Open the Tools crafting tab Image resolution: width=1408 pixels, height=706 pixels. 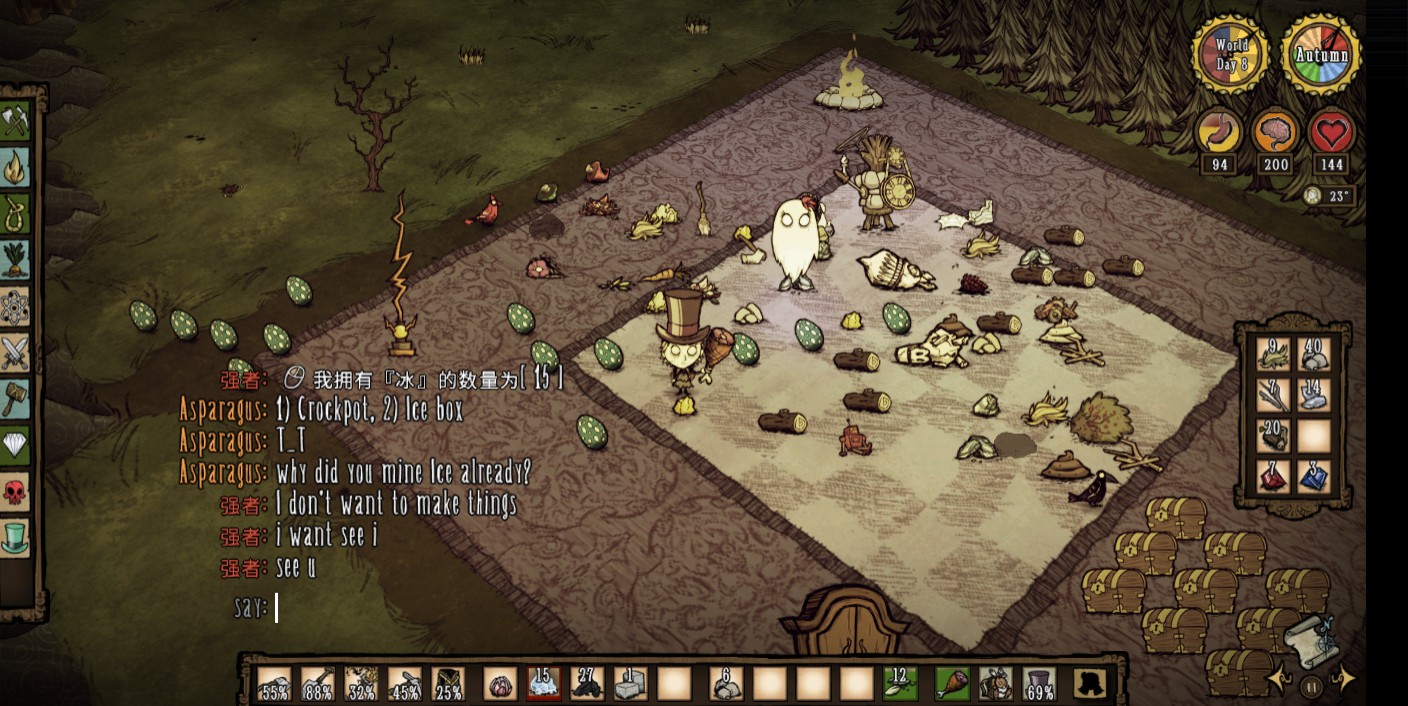15,122
